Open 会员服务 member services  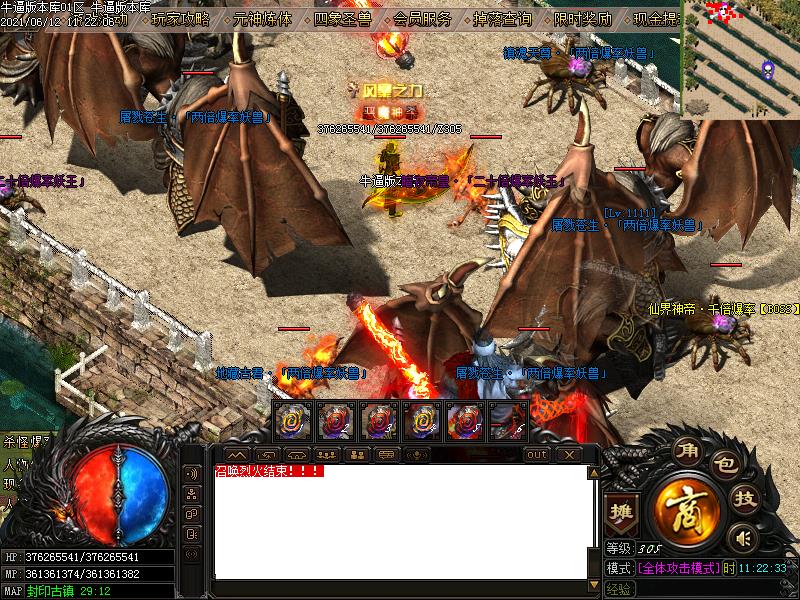tap(423, 18)
